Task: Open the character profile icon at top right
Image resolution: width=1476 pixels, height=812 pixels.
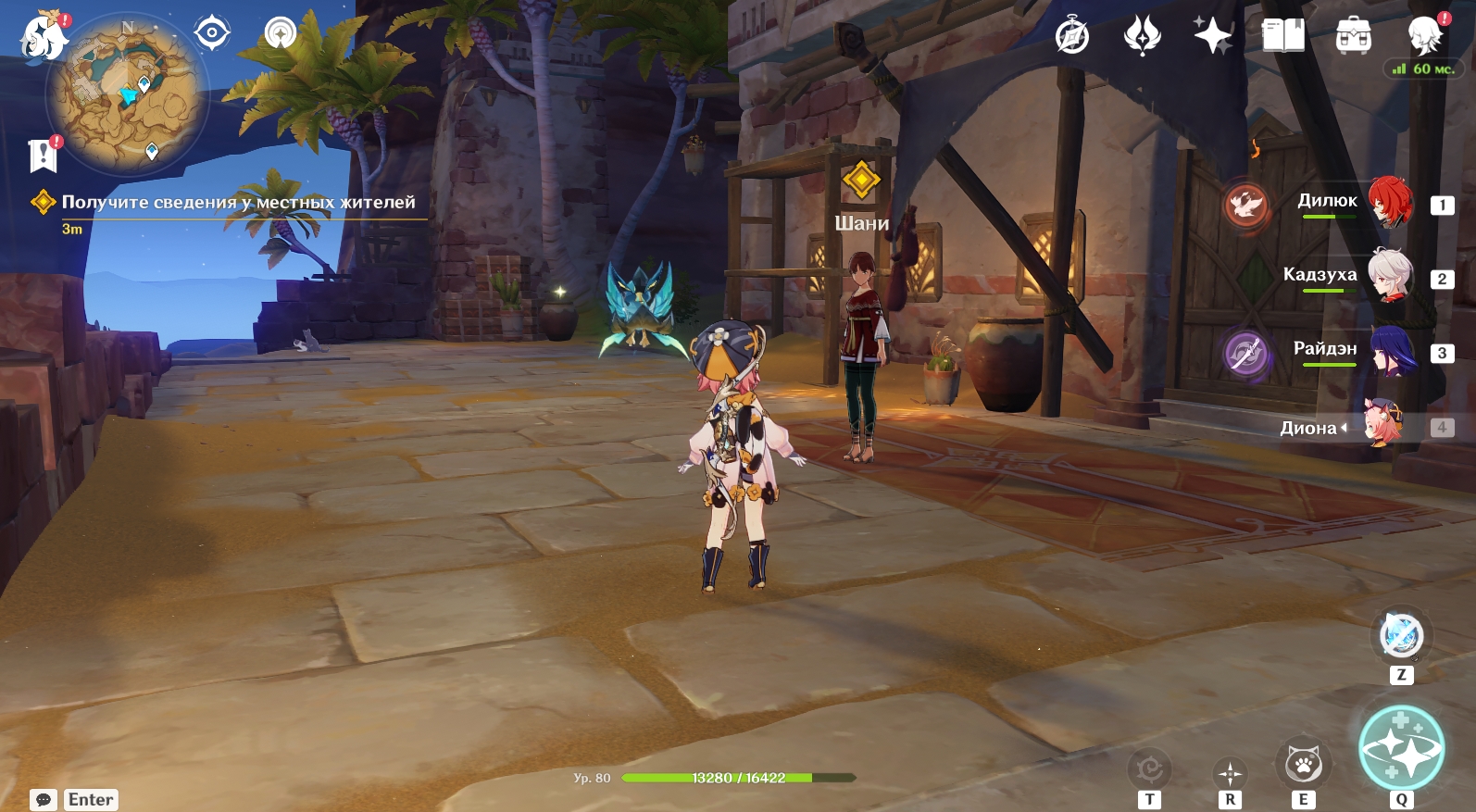Action: [x=1424, y=36]
